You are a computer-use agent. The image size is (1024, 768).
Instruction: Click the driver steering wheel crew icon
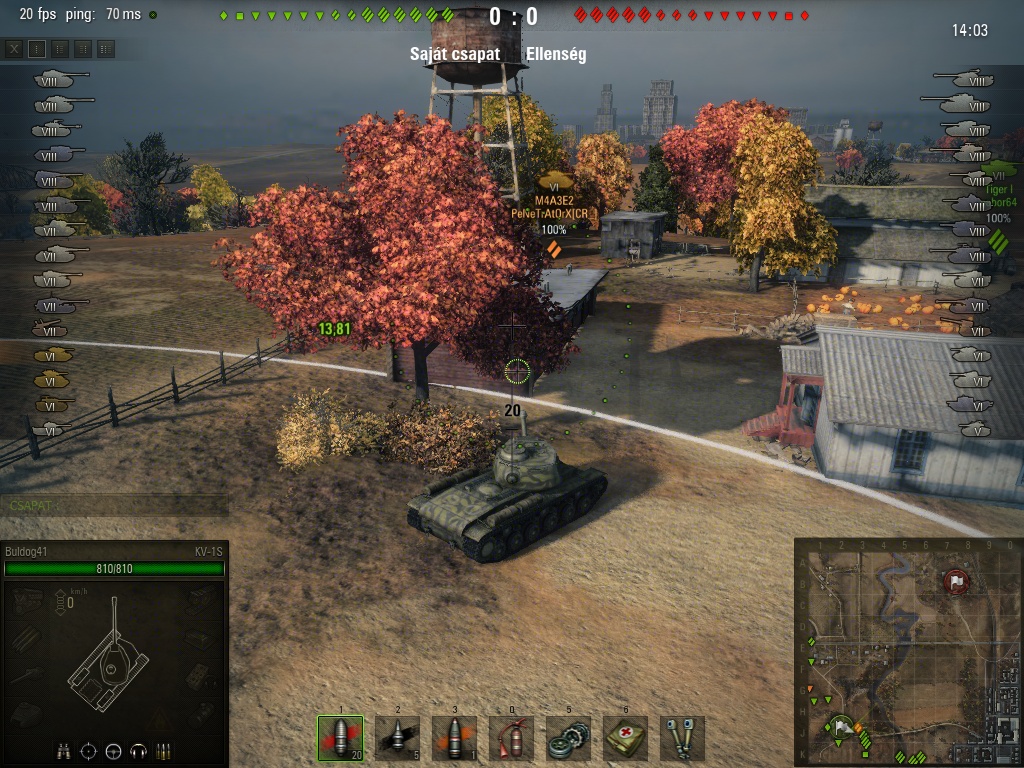pos(113,750)
